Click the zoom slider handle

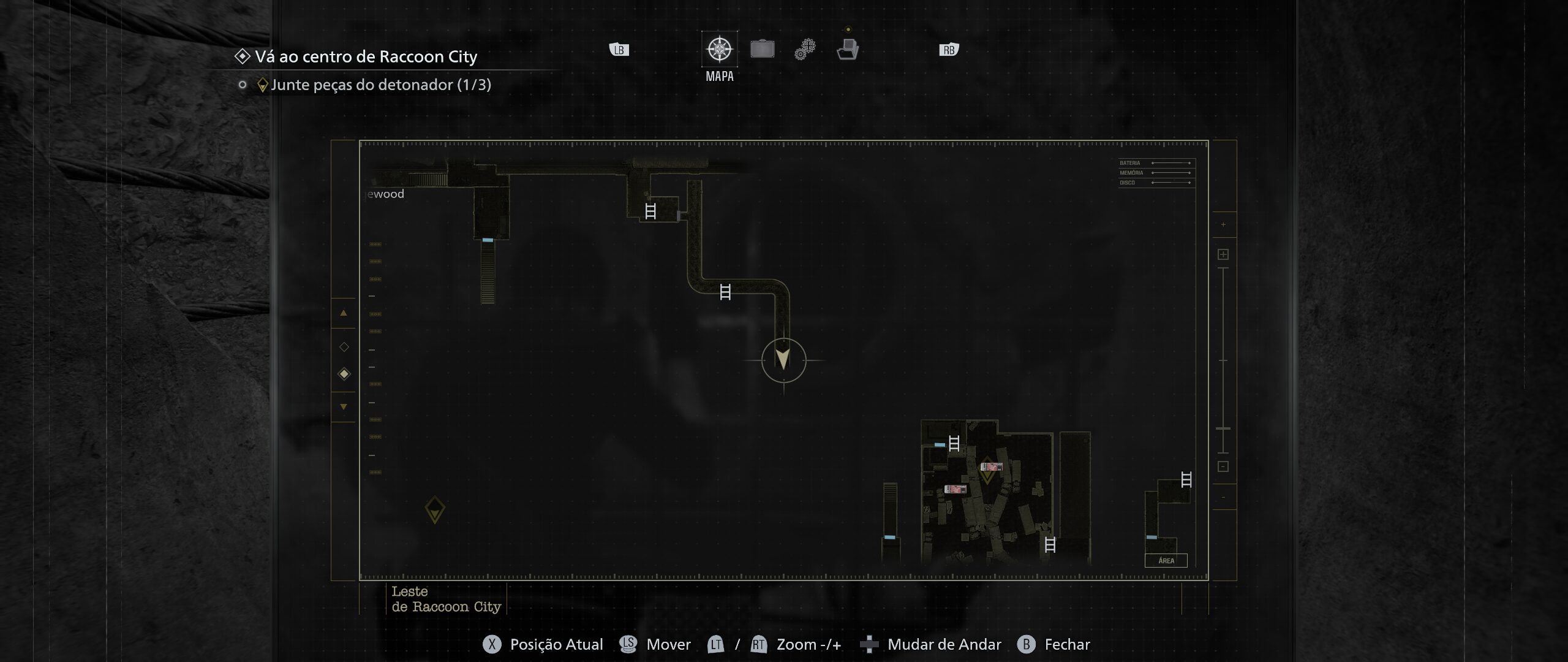point(1223,428)
